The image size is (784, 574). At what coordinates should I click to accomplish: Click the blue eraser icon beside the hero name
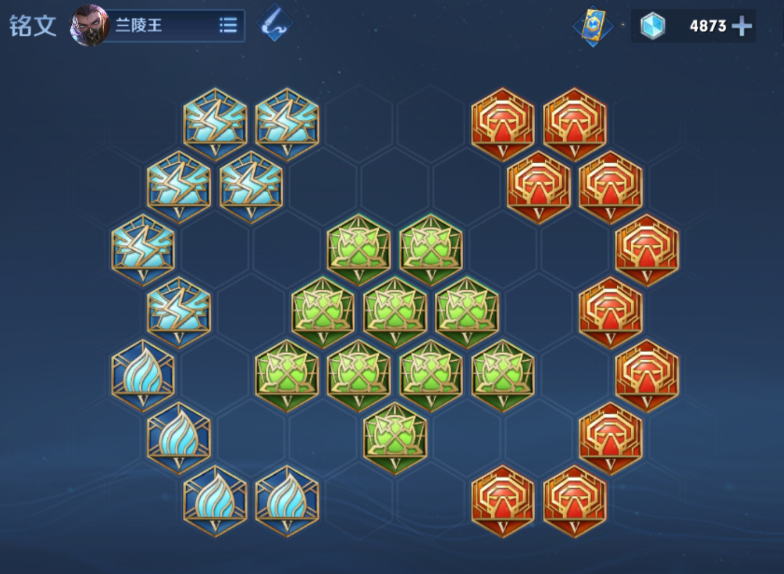(x=273, y=25)
